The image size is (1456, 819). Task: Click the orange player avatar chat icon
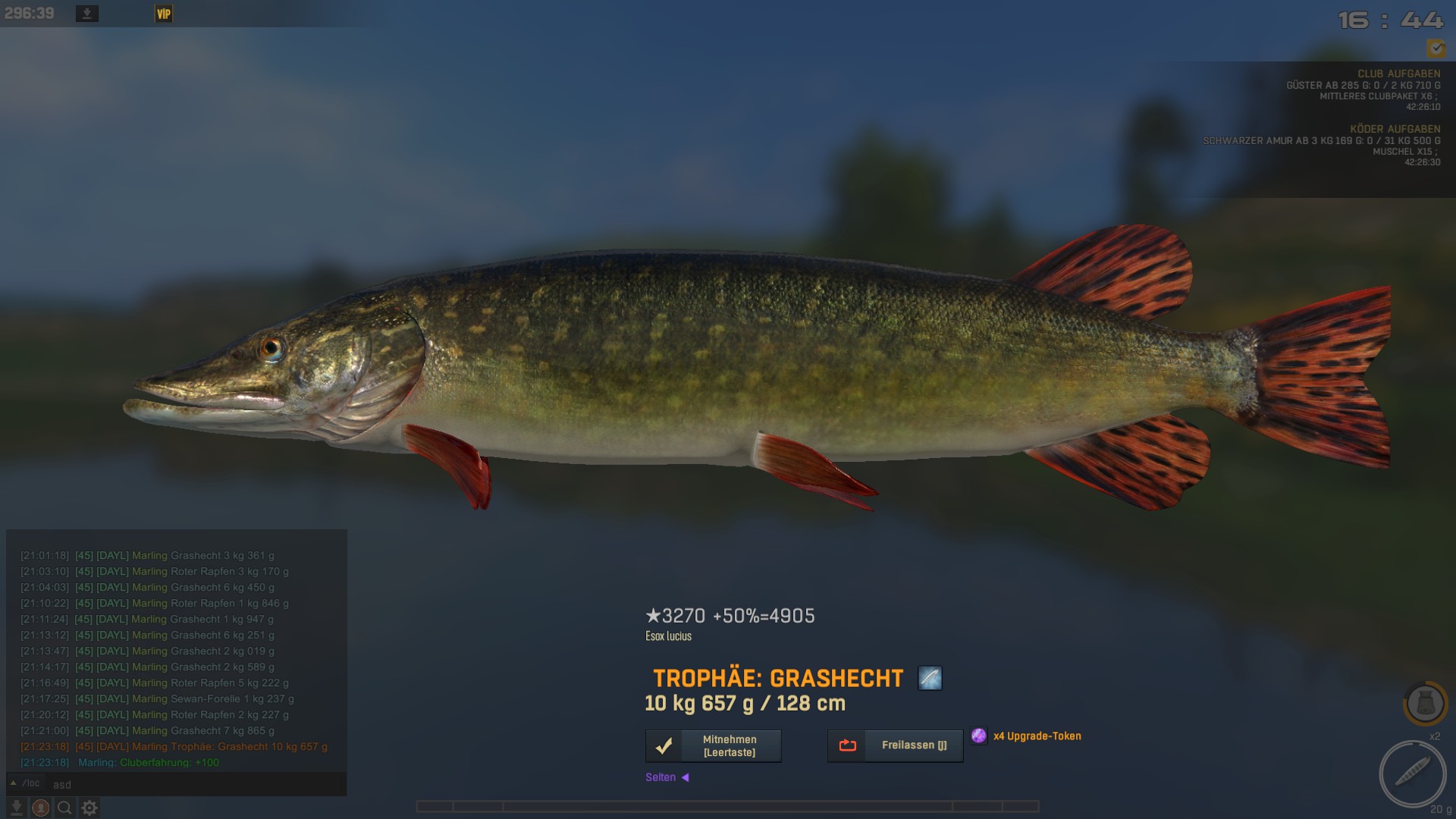41,808
